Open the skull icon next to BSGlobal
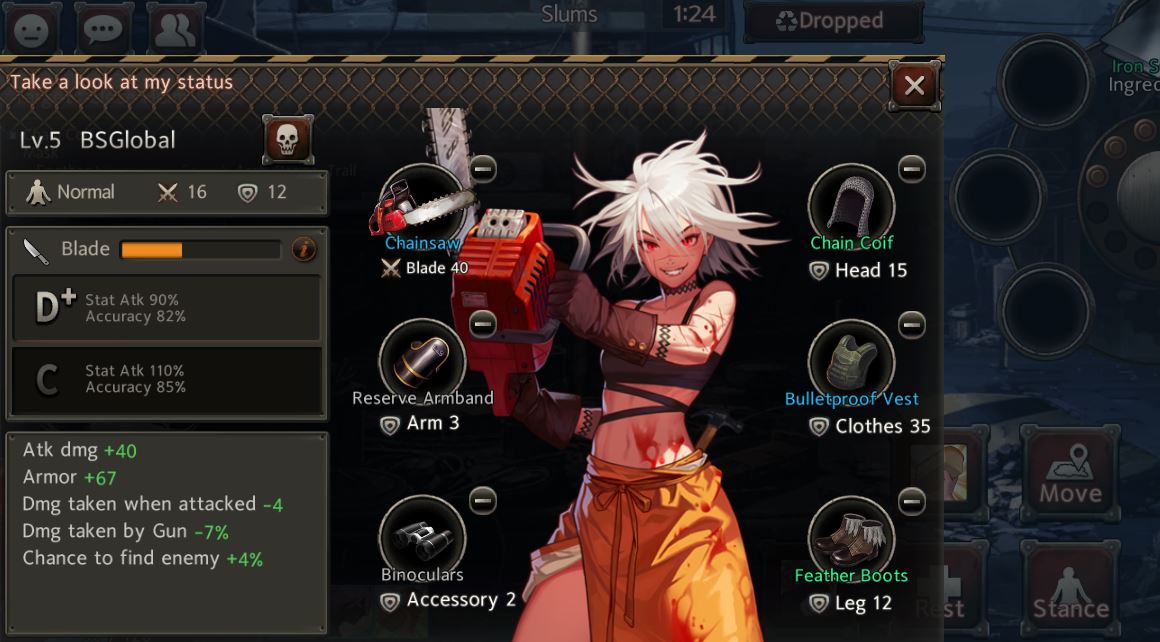 tap(287, 140)
